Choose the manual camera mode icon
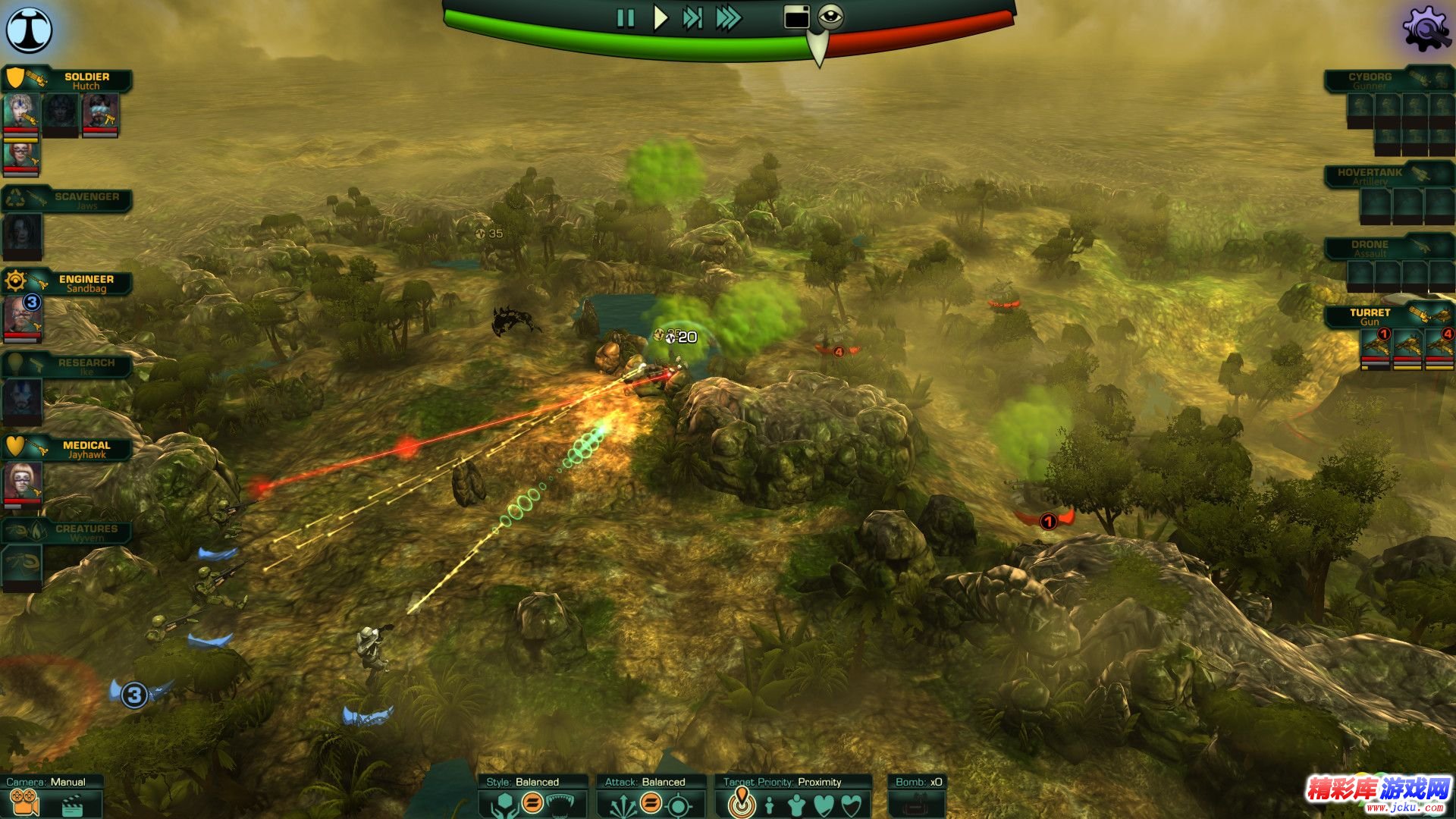 pos(24,803)
